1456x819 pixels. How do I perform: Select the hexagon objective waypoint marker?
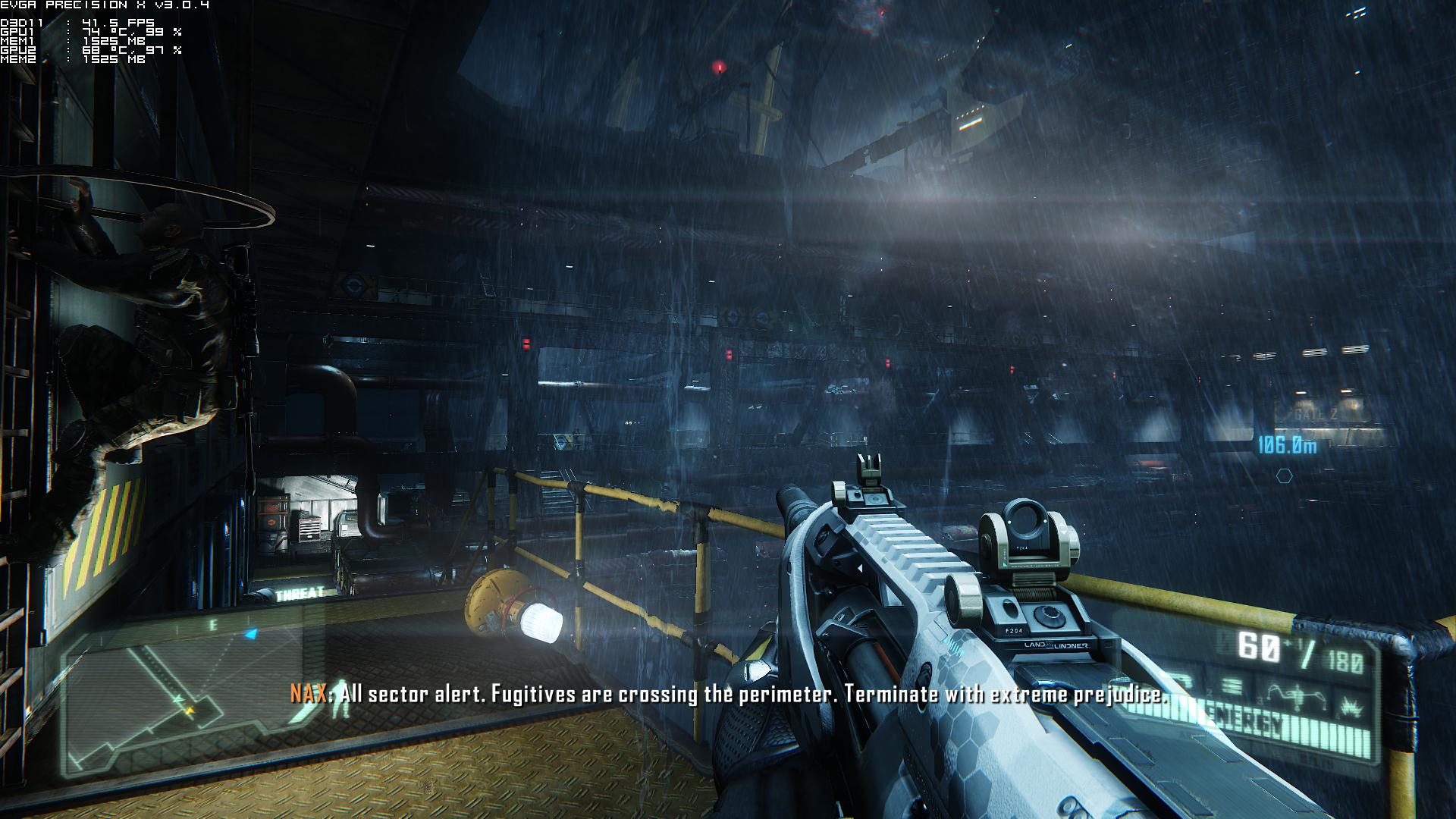tap(1284, 476)
